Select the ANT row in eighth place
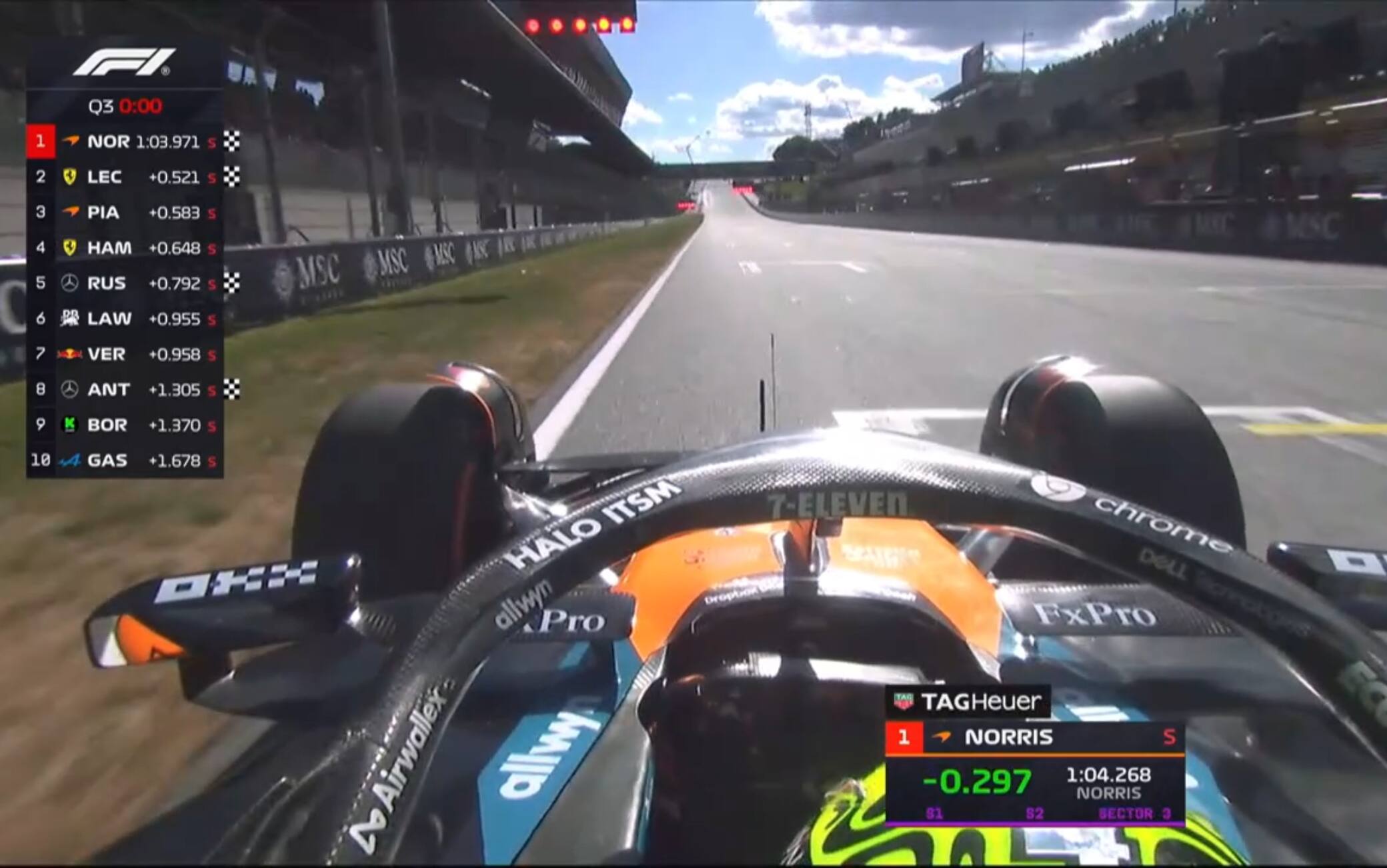Viewport: 1387px width, 868px height. click(x=125, y=389)
